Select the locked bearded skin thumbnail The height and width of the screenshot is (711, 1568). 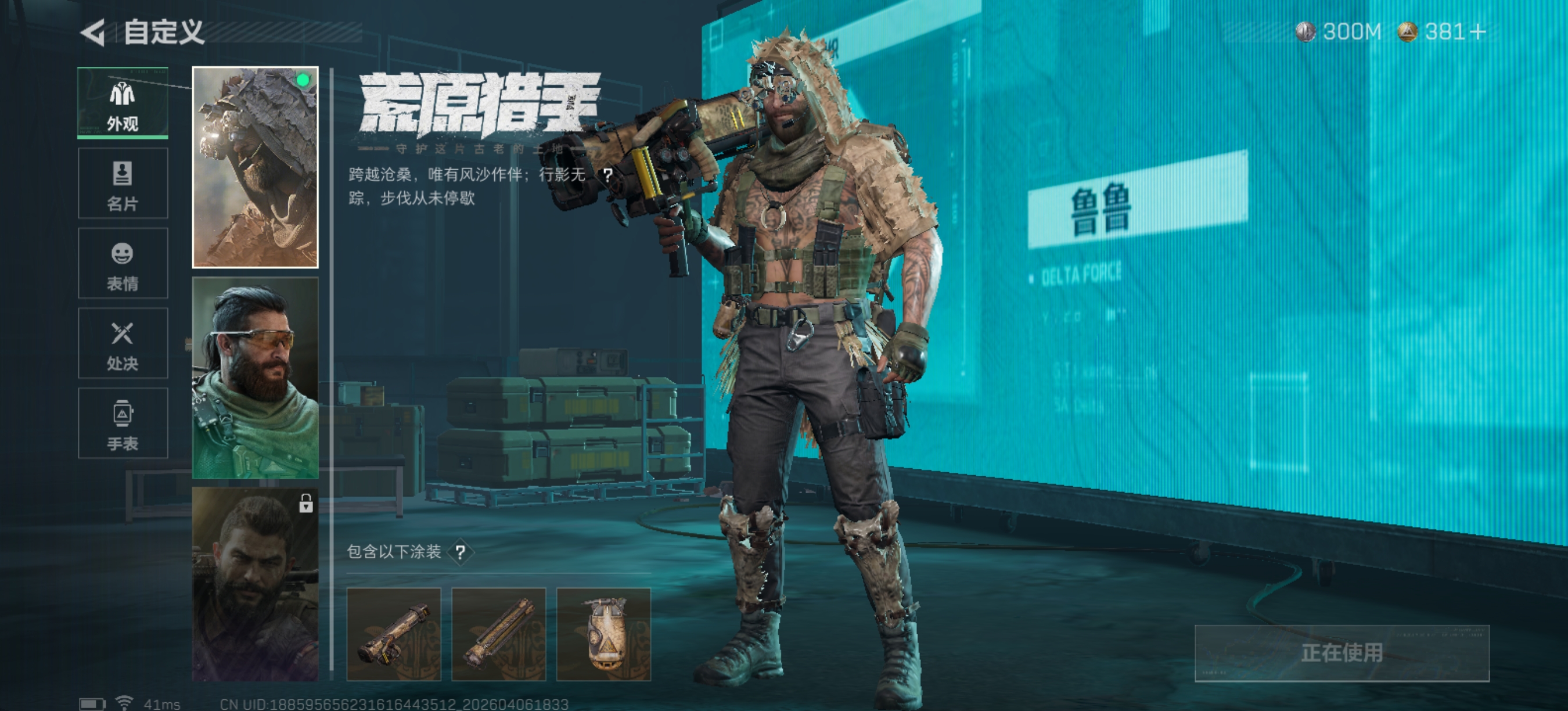click(x=255, y=583)
